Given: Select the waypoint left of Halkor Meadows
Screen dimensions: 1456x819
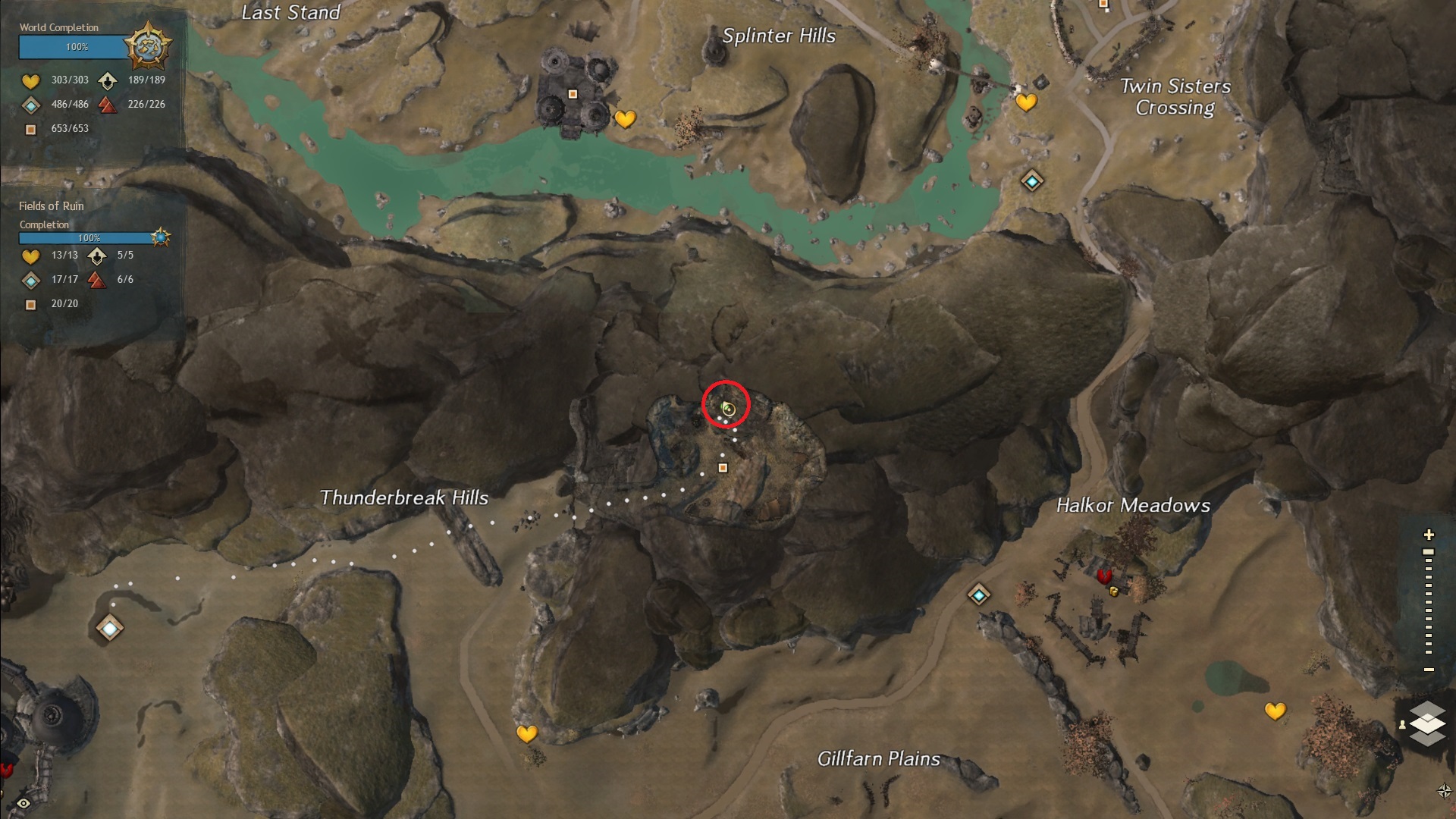Looking at the screenshot, I should point(979,595).
